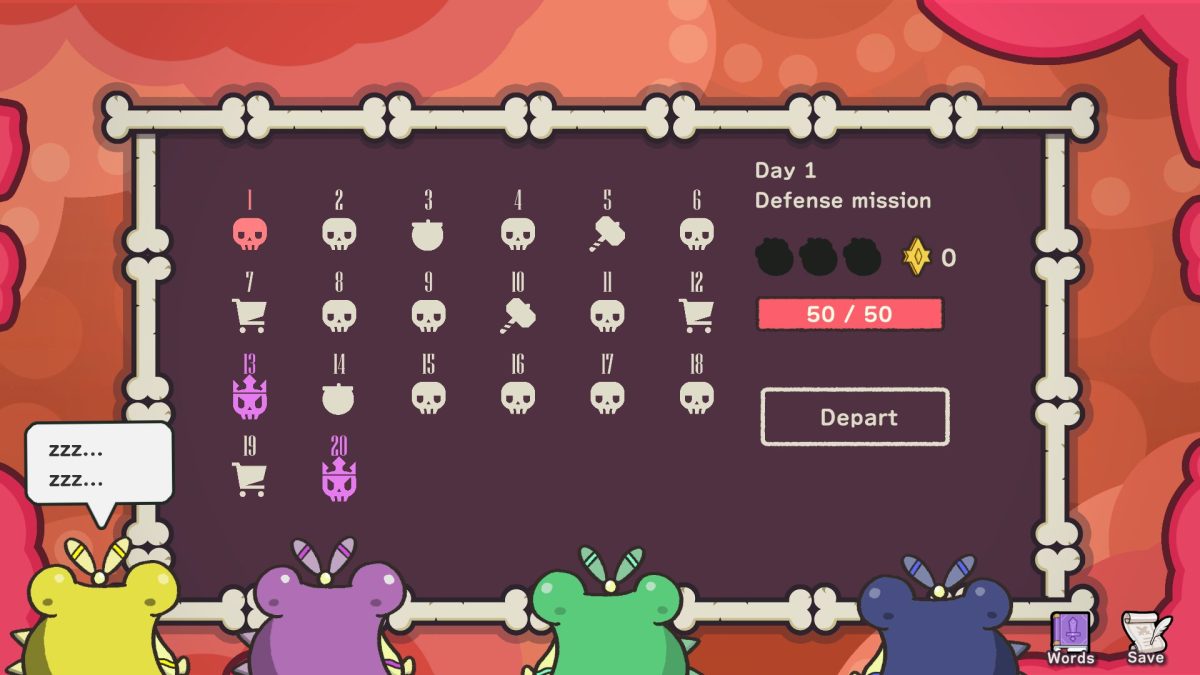Select the day 2 skull node
This screenshot has height=675, width=1200.
tap(339, 234)
